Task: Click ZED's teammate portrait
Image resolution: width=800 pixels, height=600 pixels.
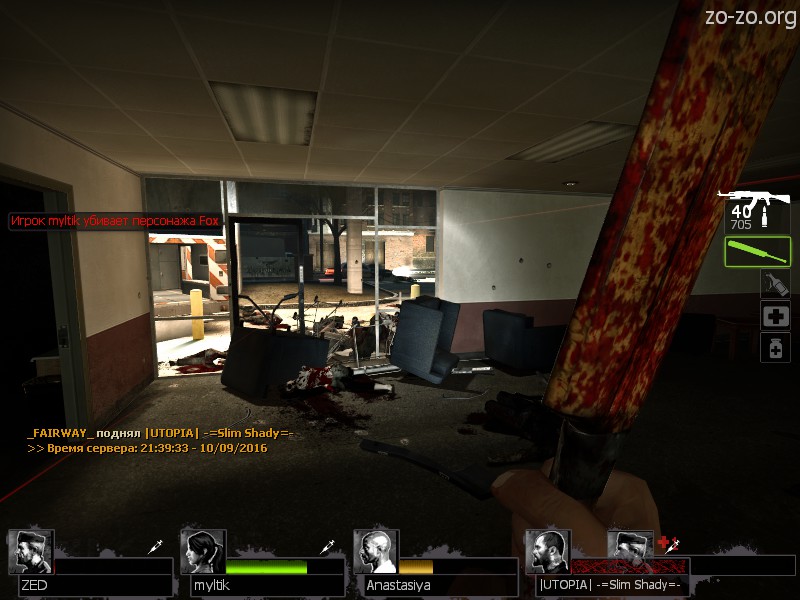Action: coord(30,552)
